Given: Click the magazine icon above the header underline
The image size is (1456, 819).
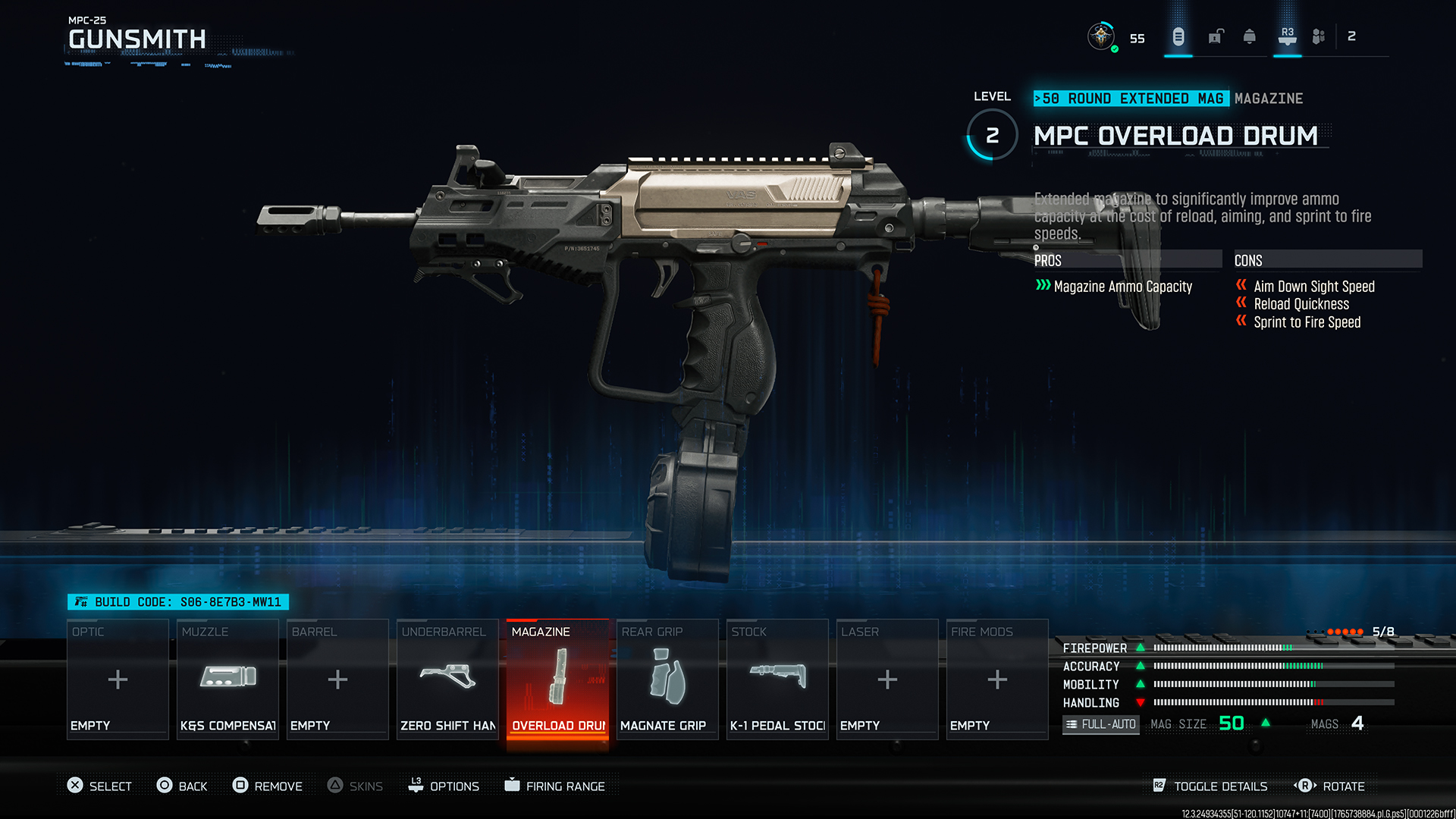Looking at the screenshot, I should tap(1178, 36).
